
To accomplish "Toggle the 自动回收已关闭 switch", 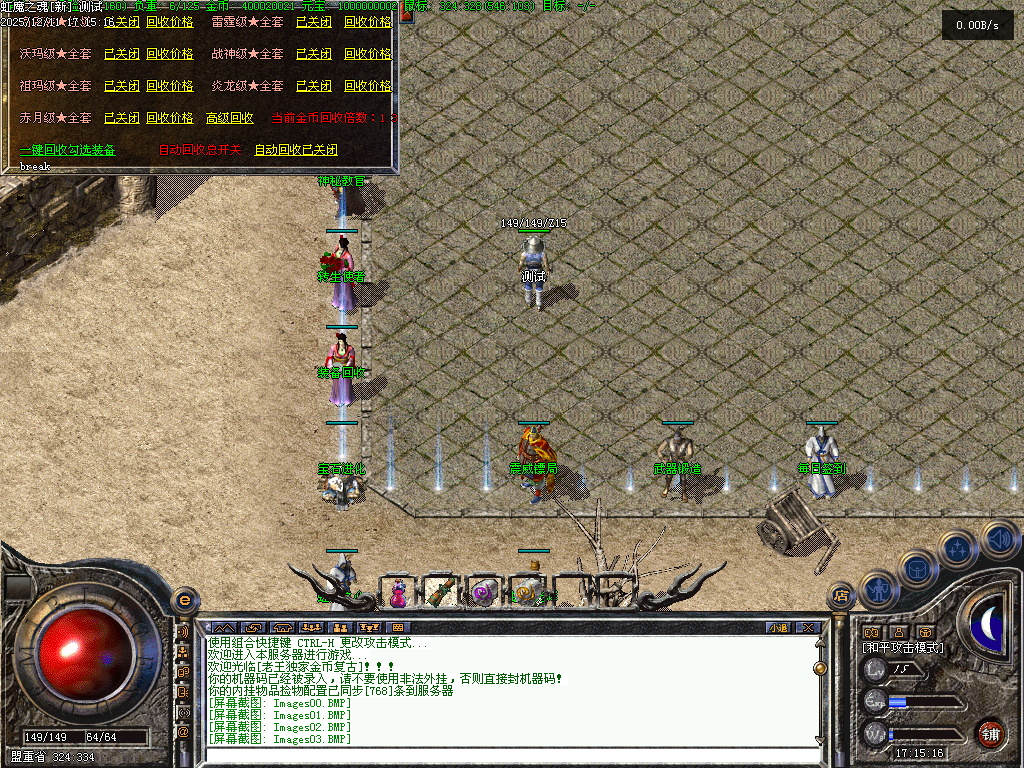I will [296, 150].
